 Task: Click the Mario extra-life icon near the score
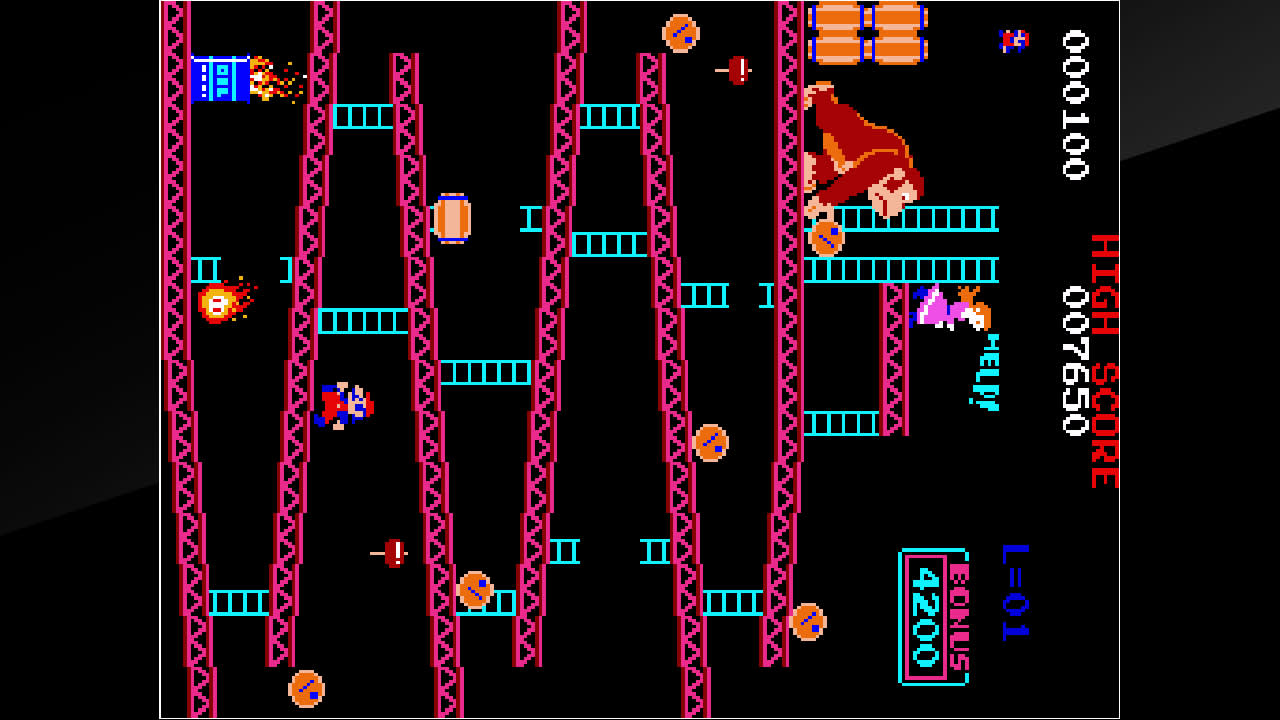coord(1016,42)
